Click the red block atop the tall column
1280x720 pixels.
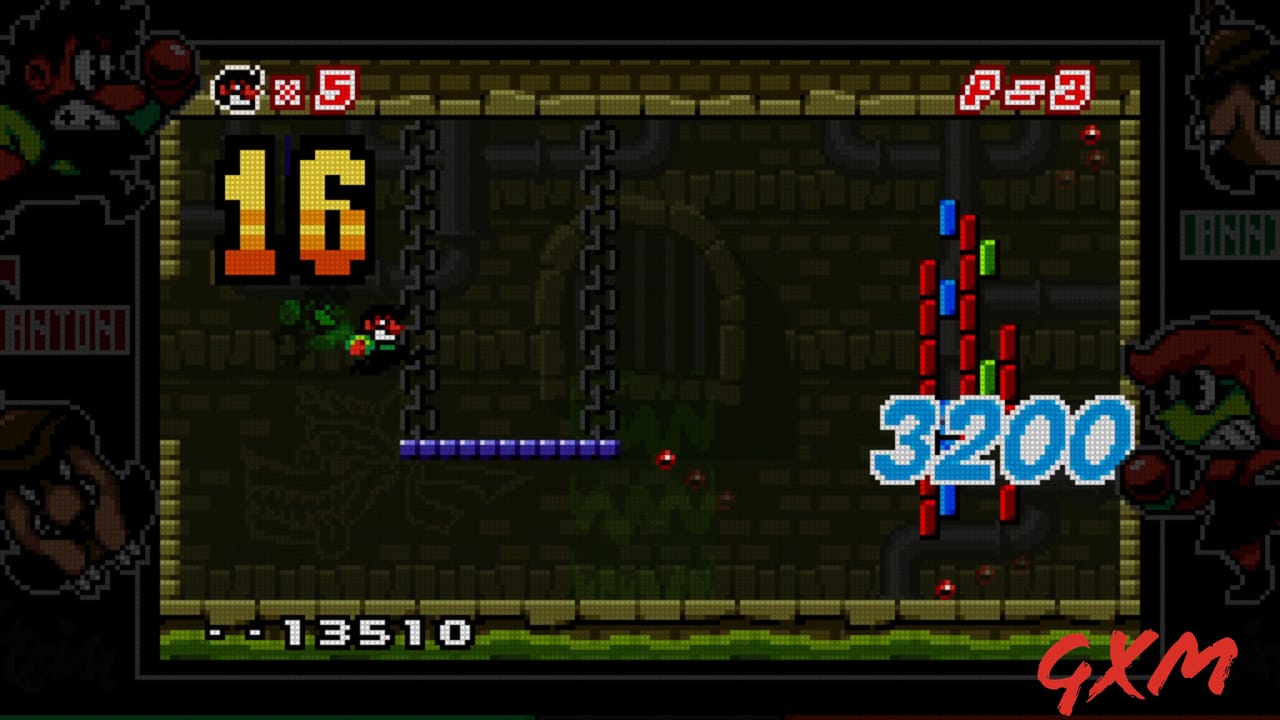[967, 231]
